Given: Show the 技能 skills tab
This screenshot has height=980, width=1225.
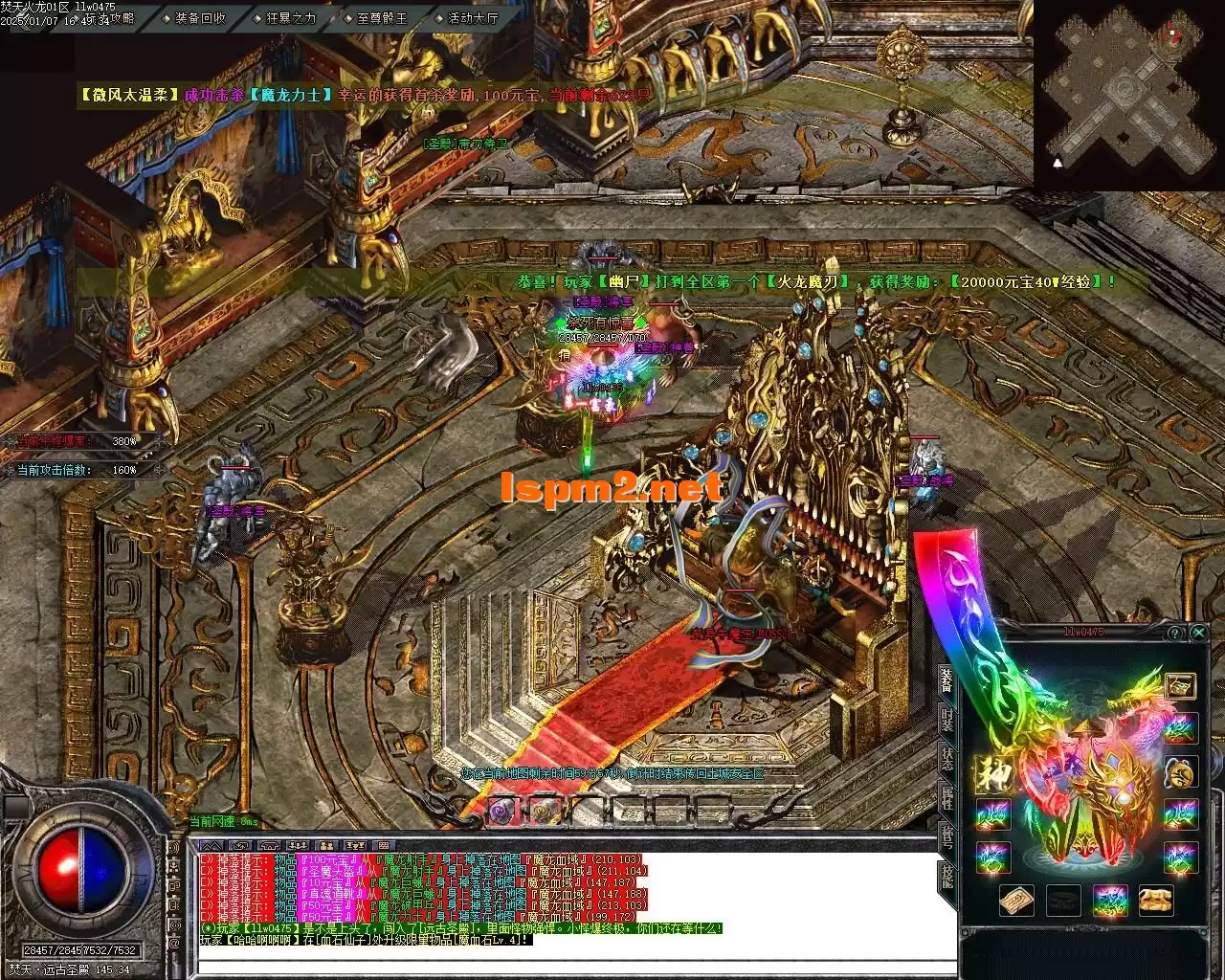Looking at the screenshot, I should 947,879.
